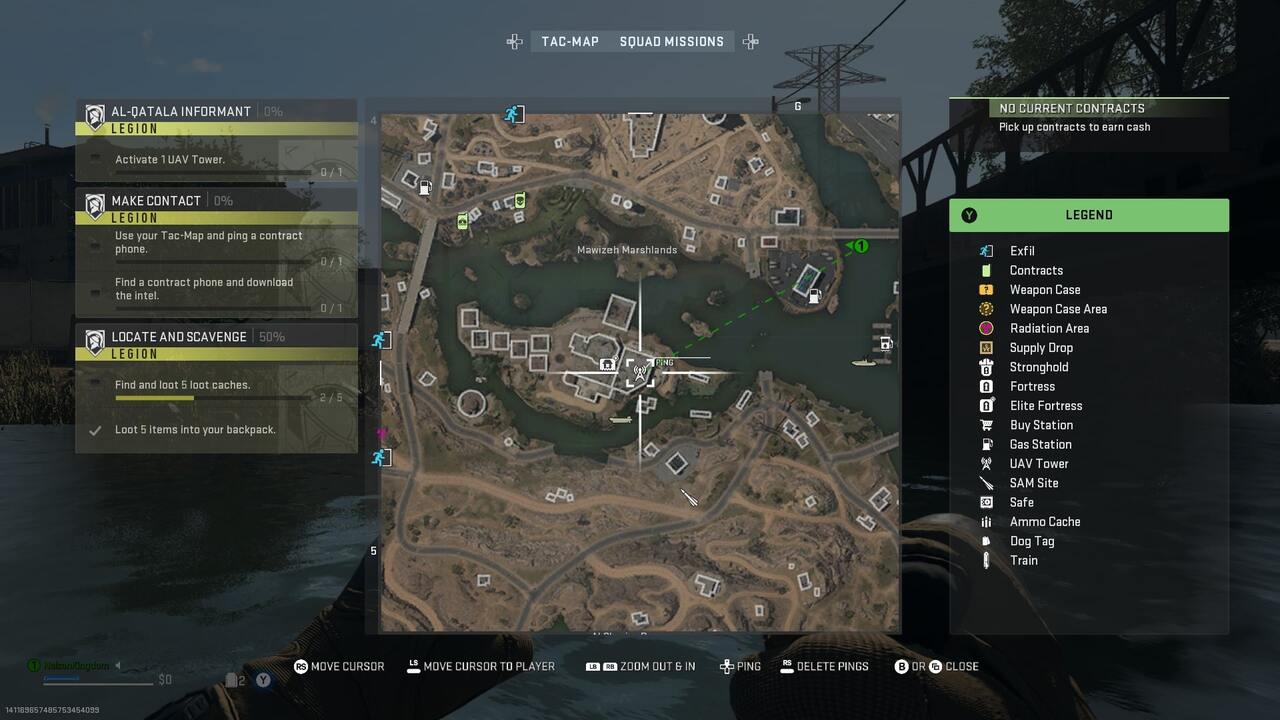The height and width of the screenshot is (720, 1280).
Task: Click the DELETE PINGS prompt at the bottom
Action: point(824,666)
